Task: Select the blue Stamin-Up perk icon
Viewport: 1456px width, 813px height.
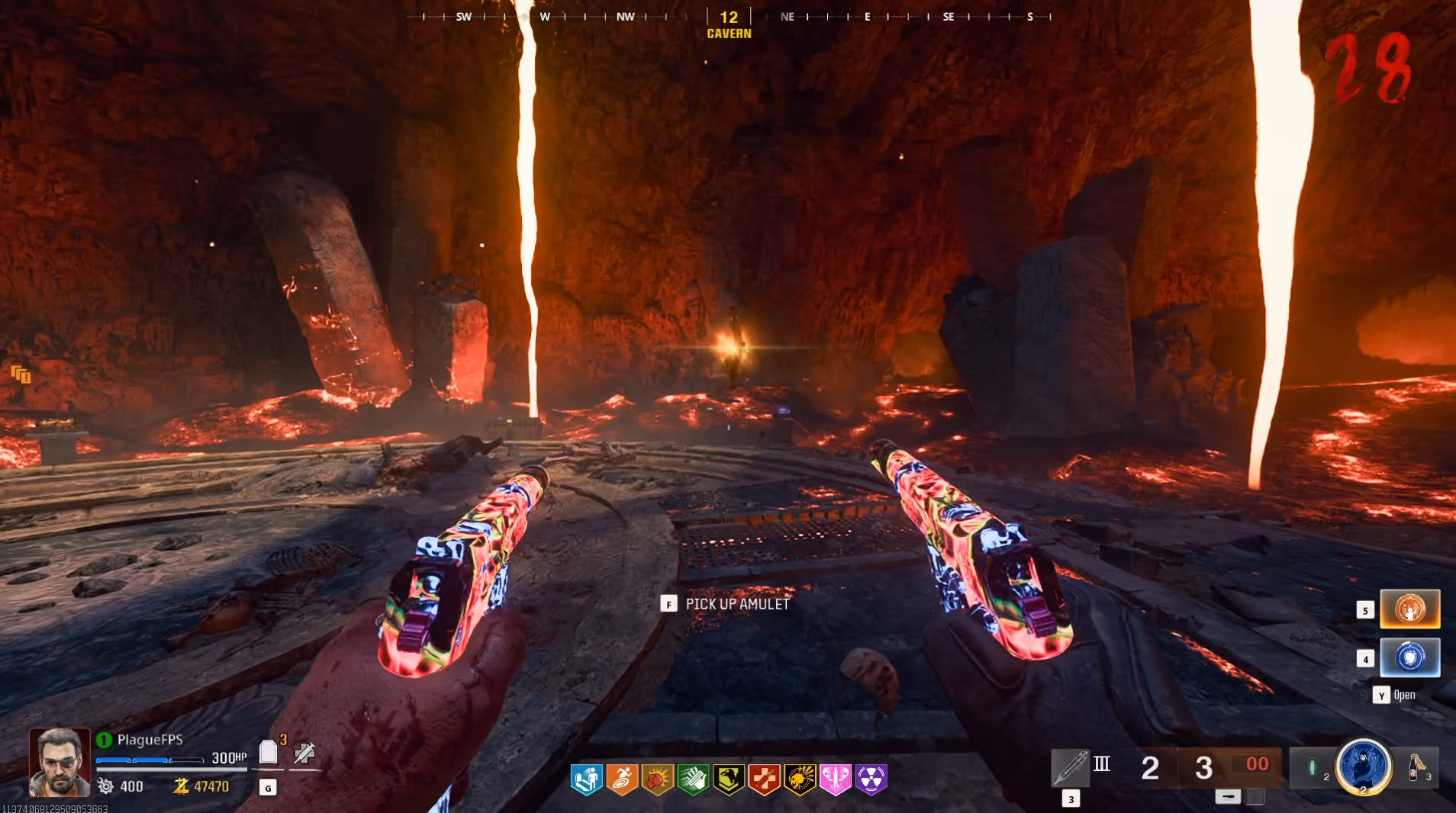Action: 586,779
